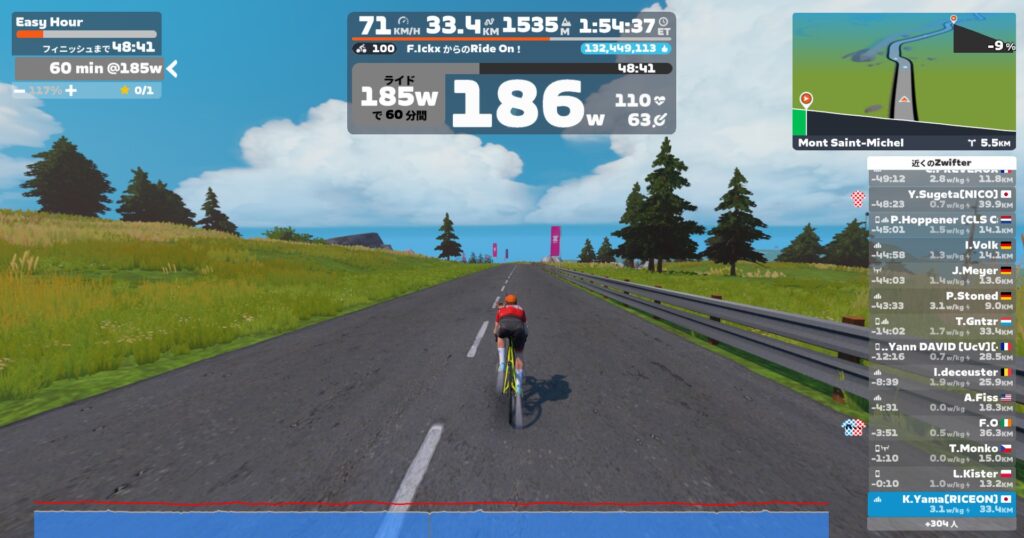Expand the +304 riders count
Image resolution: width=1024 pixels, height=538 pixels.
click(941, 523)
